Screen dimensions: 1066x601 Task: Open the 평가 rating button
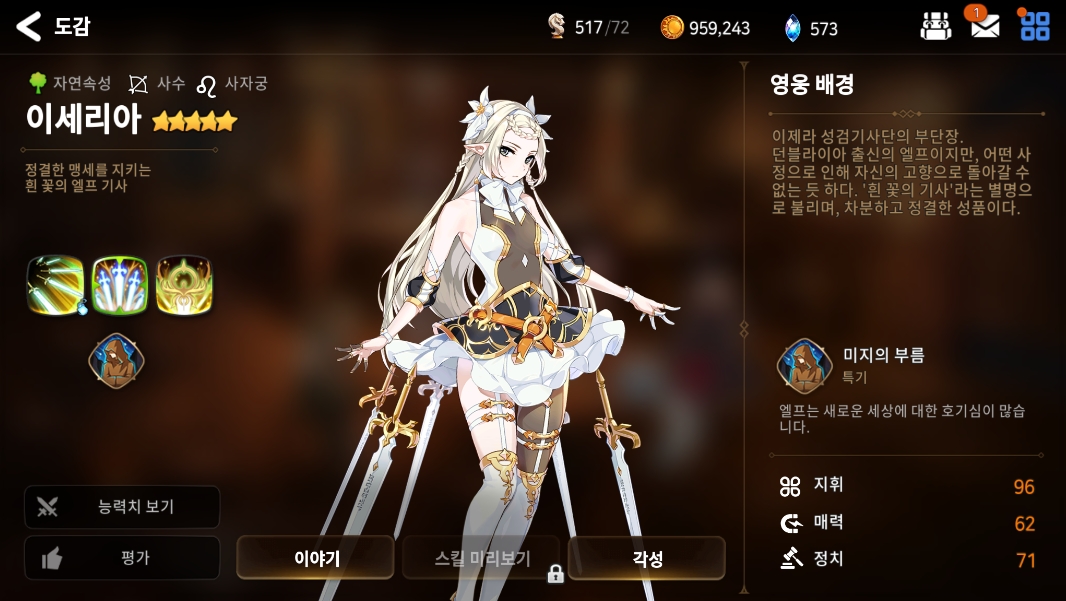(x=122, y=558)
